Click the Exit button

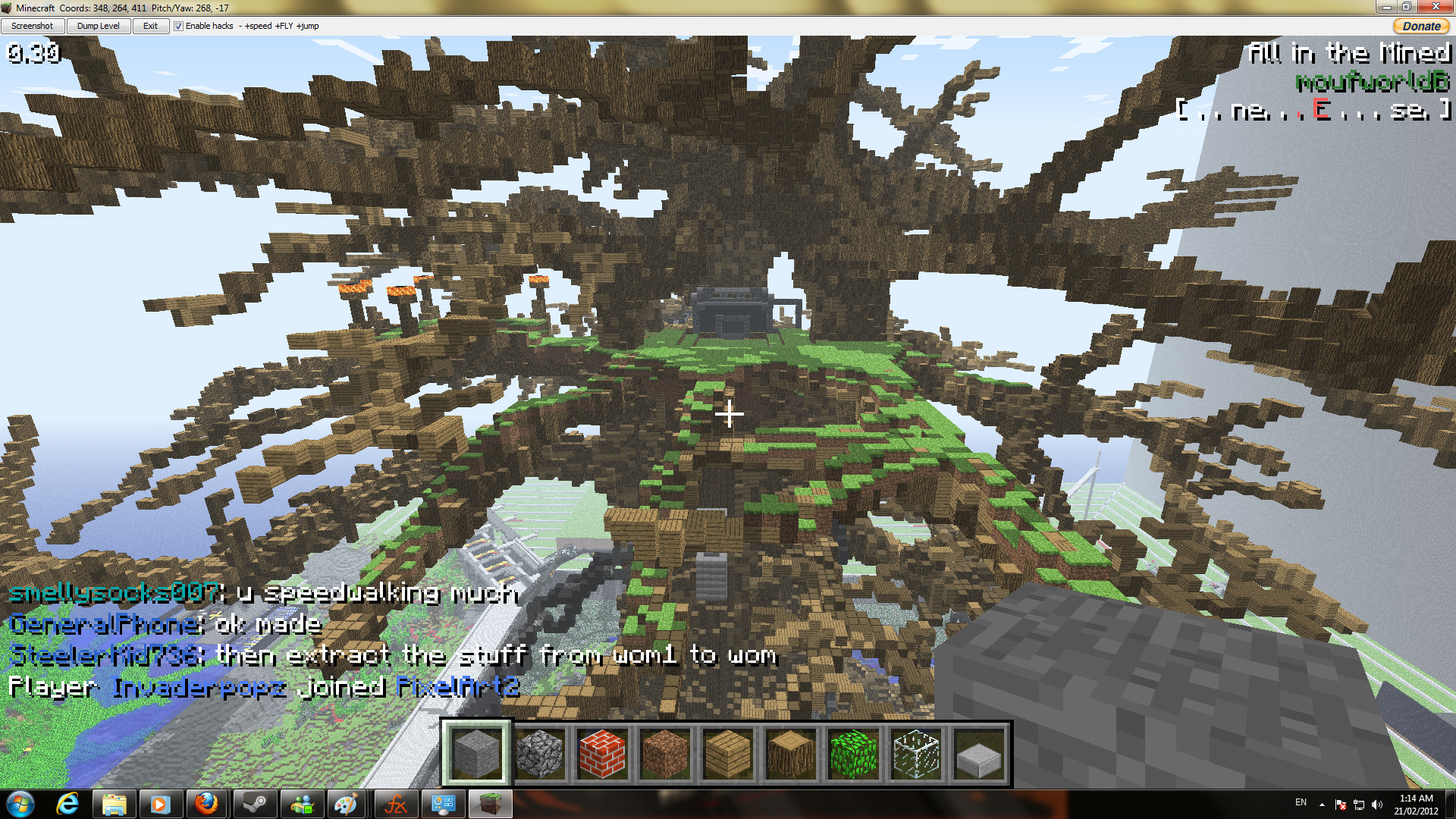[x=150, y=25]
